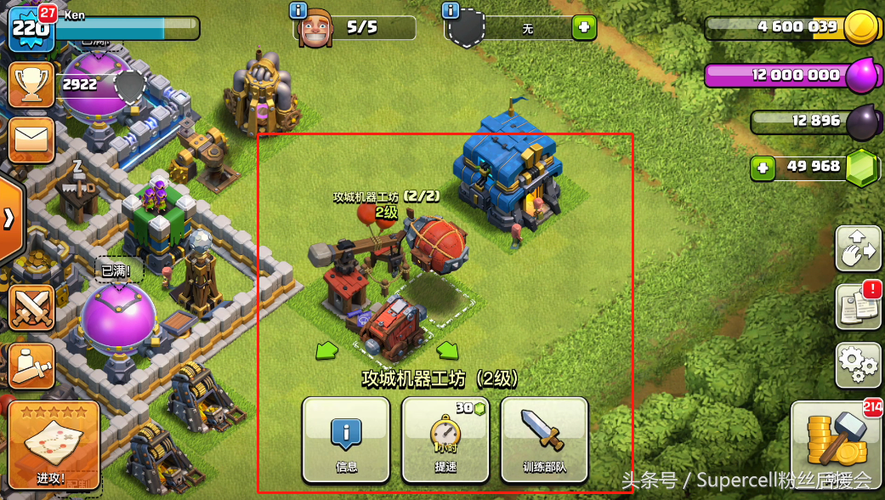Show builder info via the 5/5 i icon
This screenshot has width=885, height=500.
pos(298,11)
